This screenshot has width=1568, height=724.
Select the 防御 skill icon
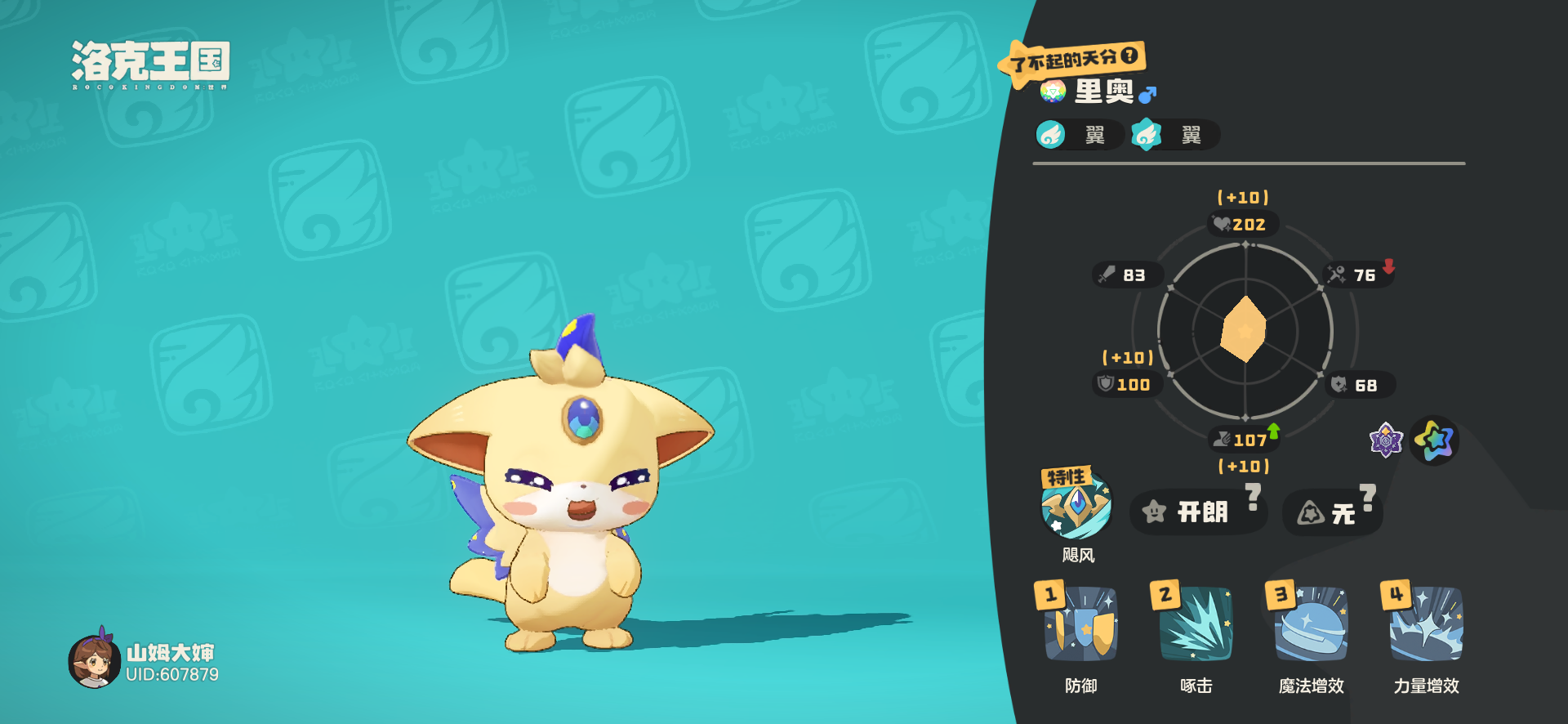coord(1080,624)
